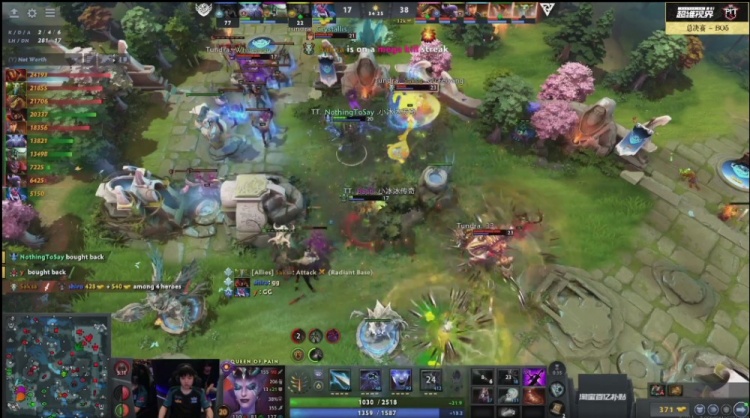
Task: Activate the ability showing 24 cooldown
Action: [x=431, y=380]
